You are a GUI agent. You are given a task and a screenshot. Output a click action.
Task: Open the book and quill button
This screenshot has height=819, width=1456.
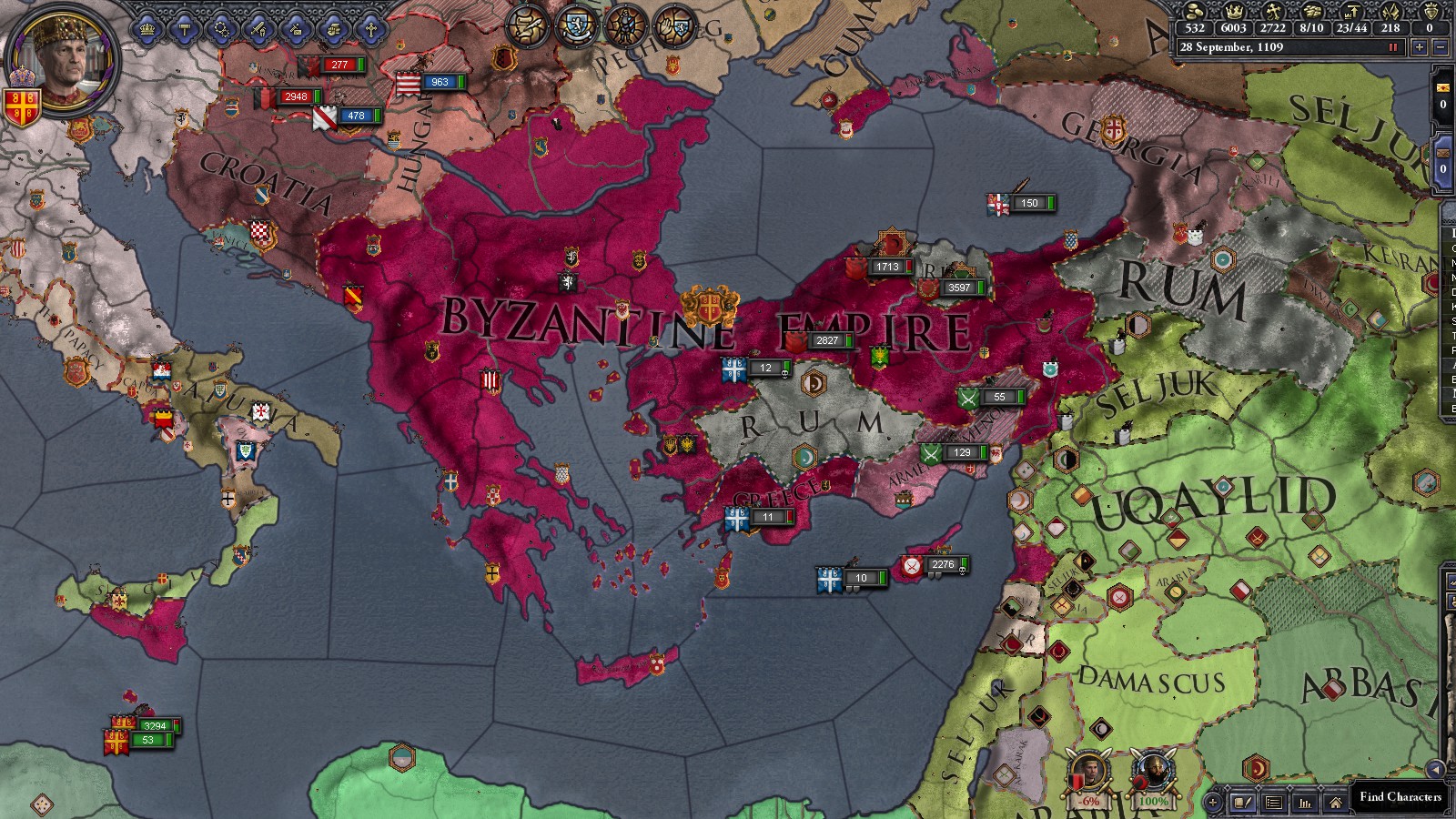click(1242, 803)
